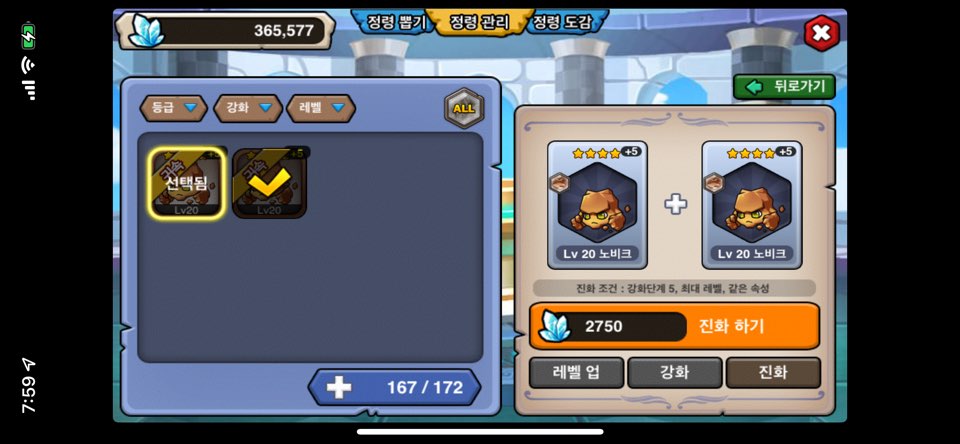Choose the 강화 mode button

tap(674, 373)
